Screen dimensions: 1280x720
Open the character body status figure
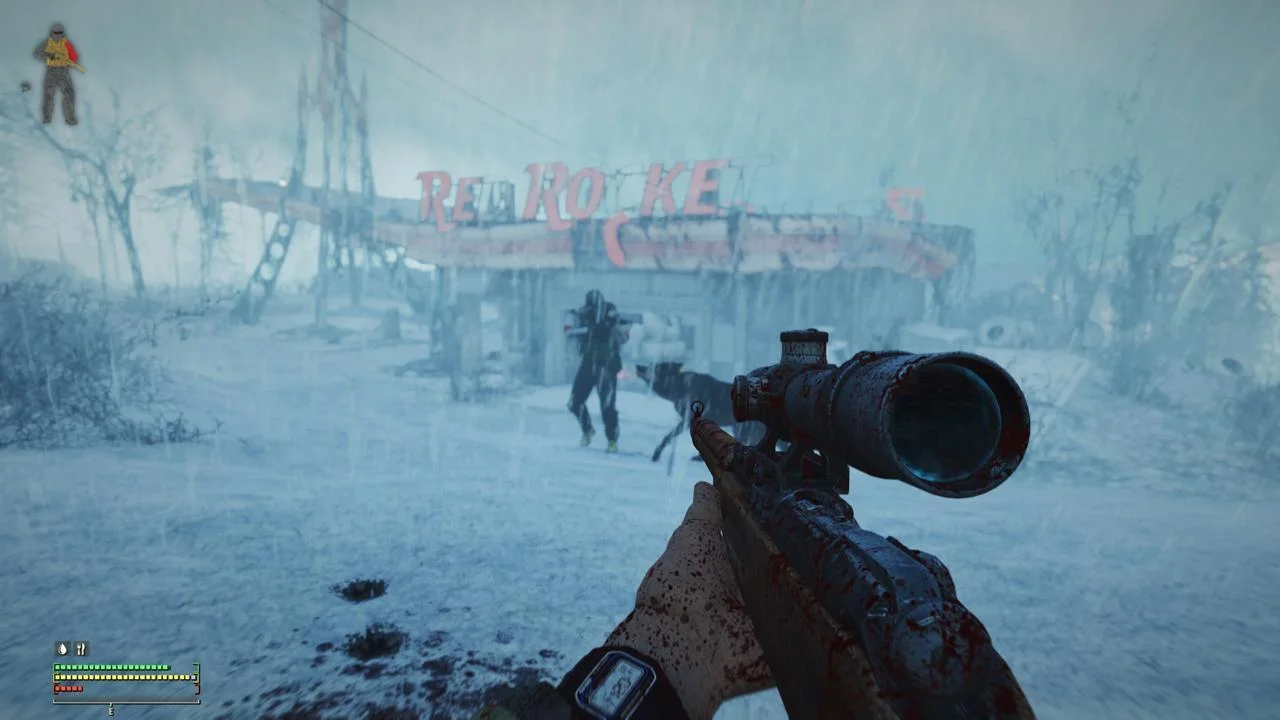point(58,74)
